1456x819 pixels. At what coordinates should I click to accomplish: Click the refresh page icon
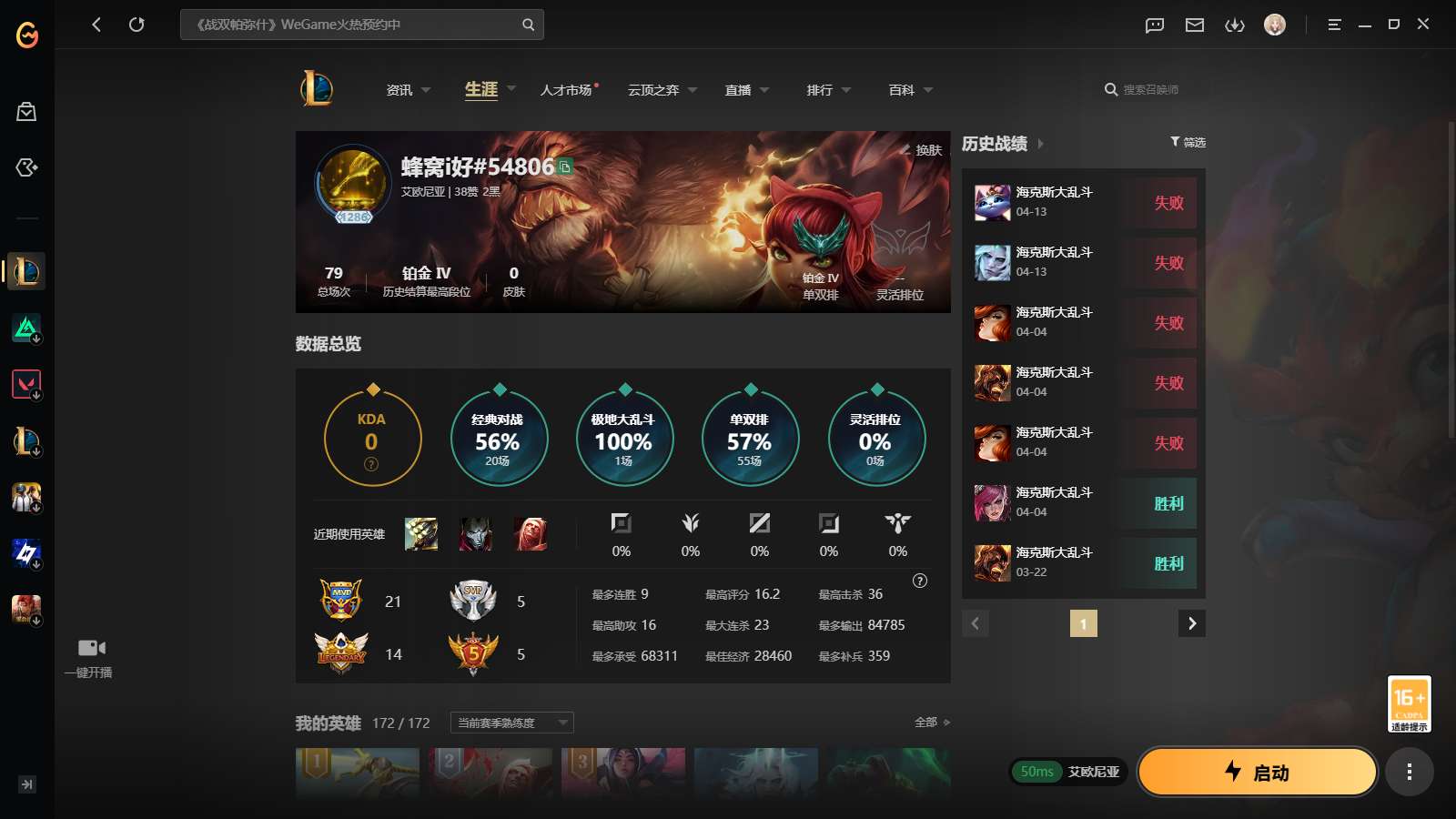point(137,25)
